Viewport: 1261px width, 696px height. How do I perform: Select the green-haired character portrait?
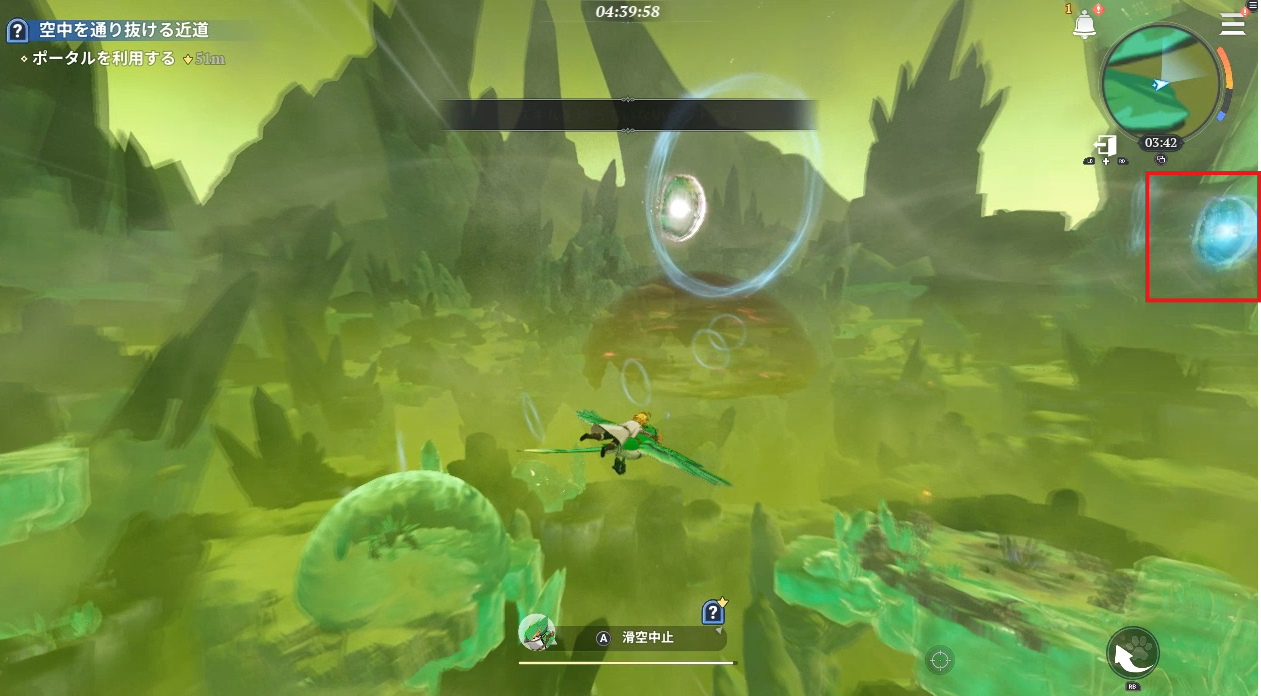pyautogui.click(x=536, y=632)
